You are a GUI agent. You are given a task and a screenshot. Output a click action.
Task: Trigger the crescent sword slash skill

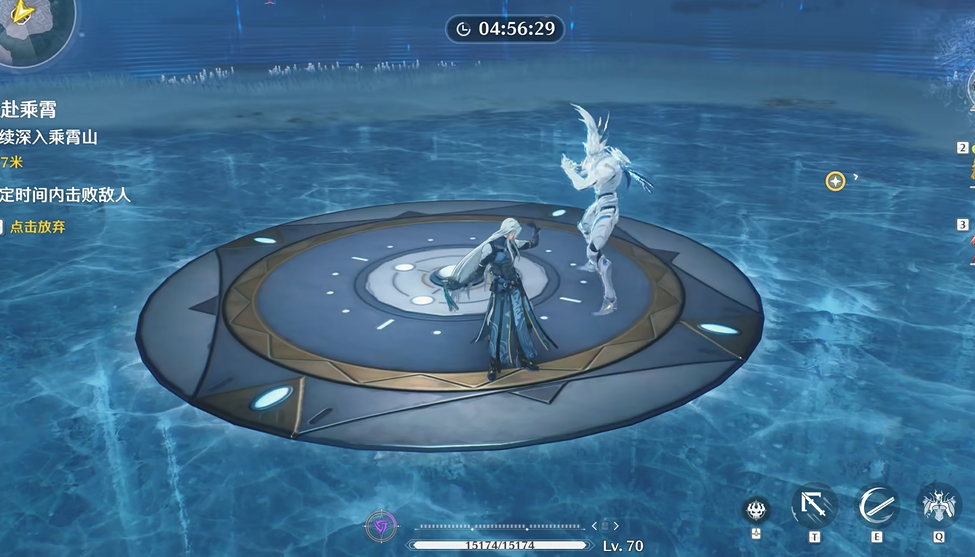(x=877, y=505)
